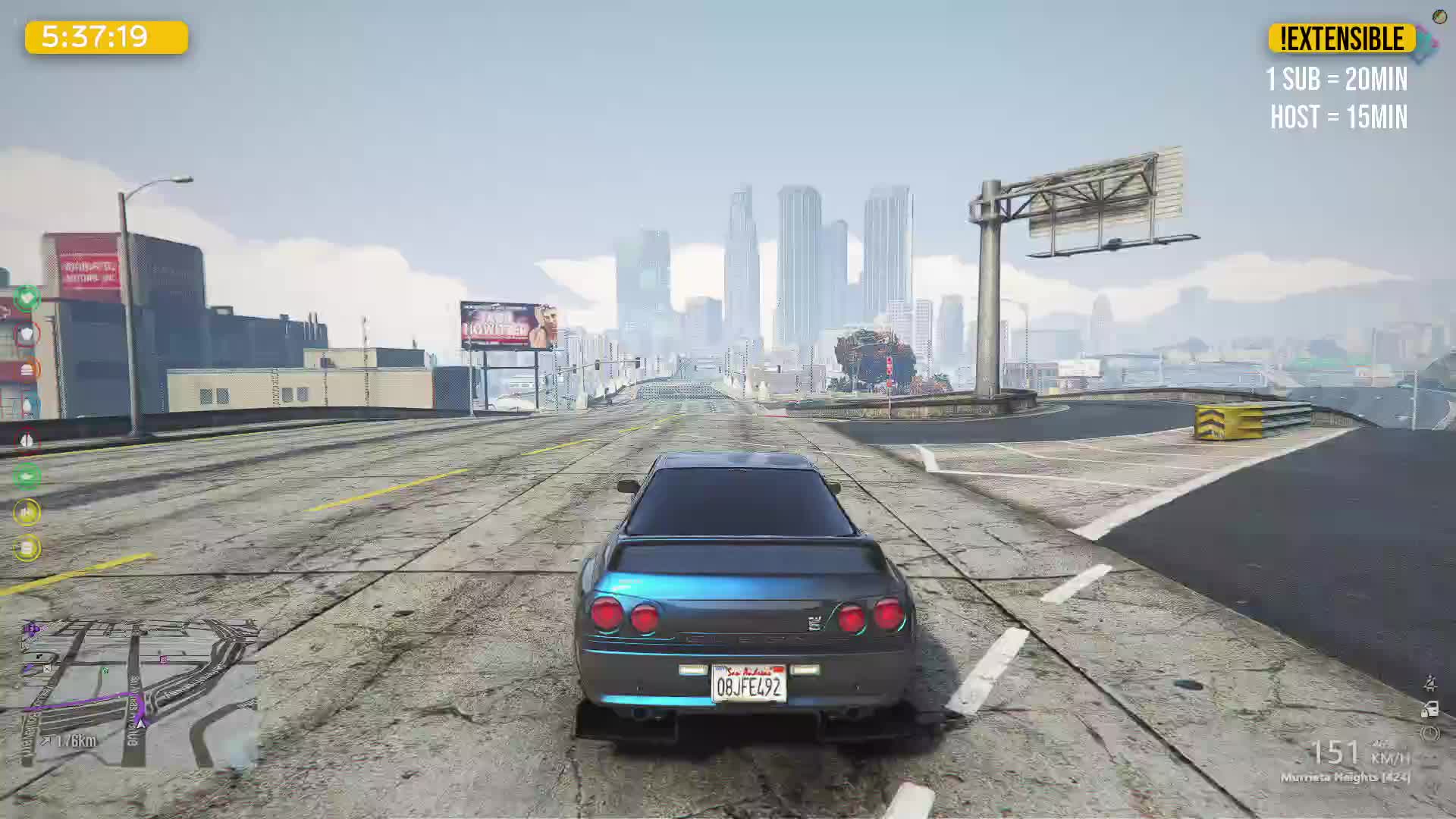The image size is (1456, 819).
Task: Click the green heart health icon
Action: click(27, 298)
